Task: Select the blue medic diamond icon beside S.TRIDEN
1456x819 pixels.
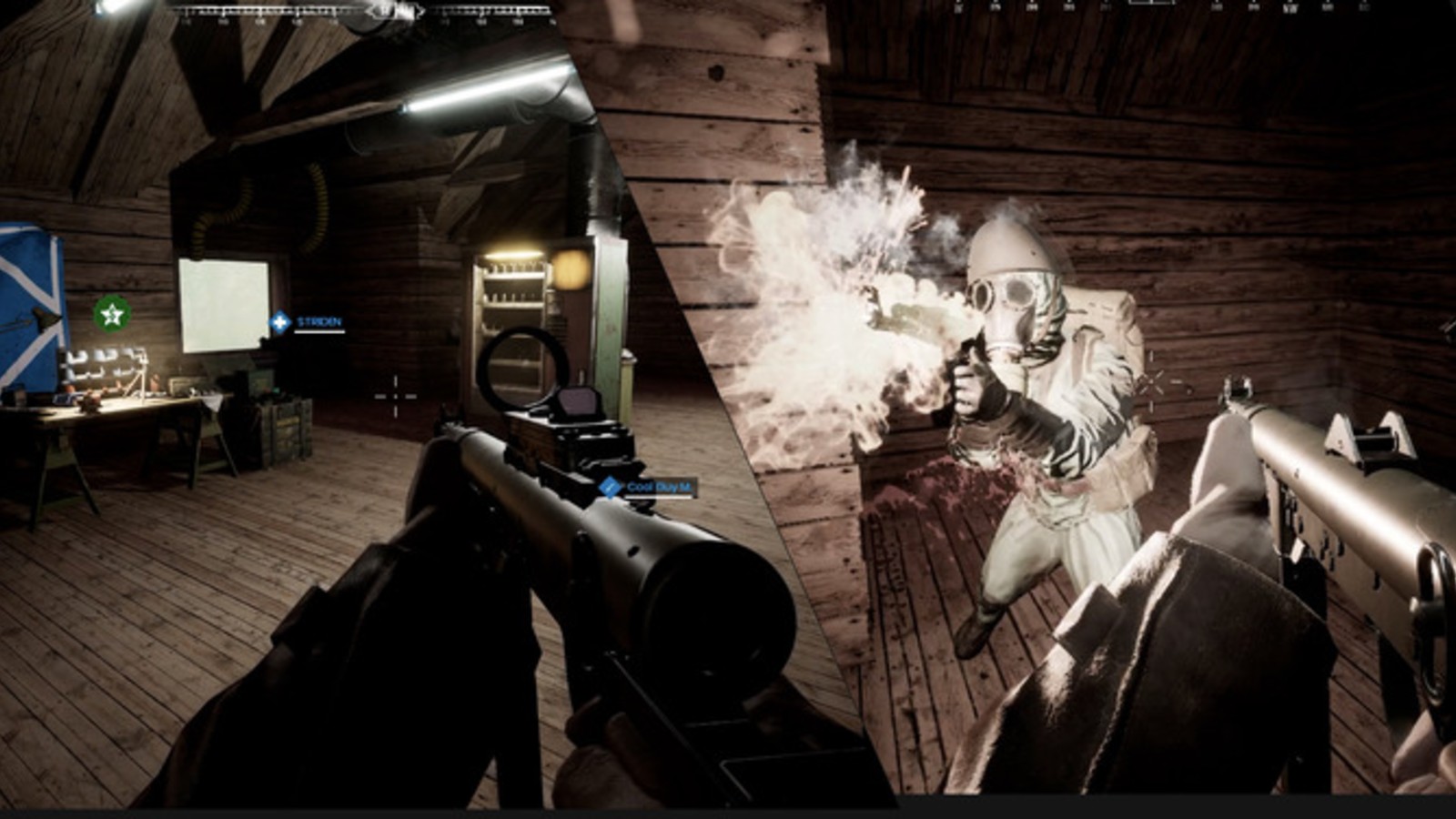Action: pyautogui.click(x=278, y=320)
